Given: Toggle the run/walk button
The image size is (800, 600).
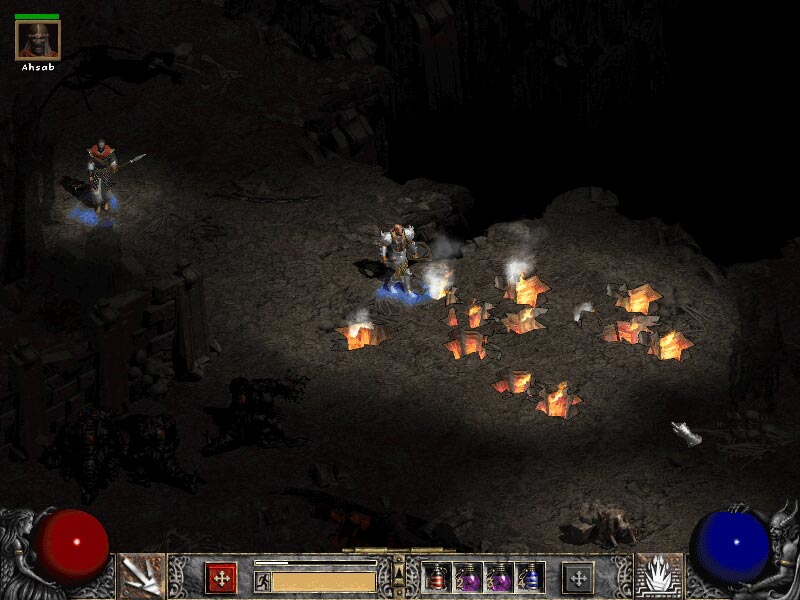Looking at the screenshot, I should pos(262,580).
